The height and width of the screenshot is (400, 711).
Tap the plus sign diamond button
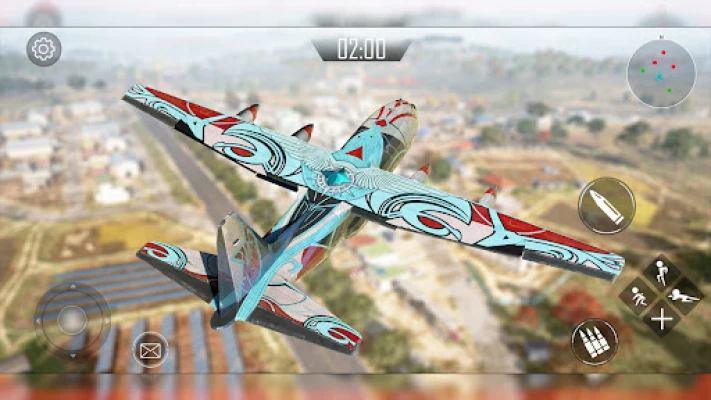coord(660,320)
